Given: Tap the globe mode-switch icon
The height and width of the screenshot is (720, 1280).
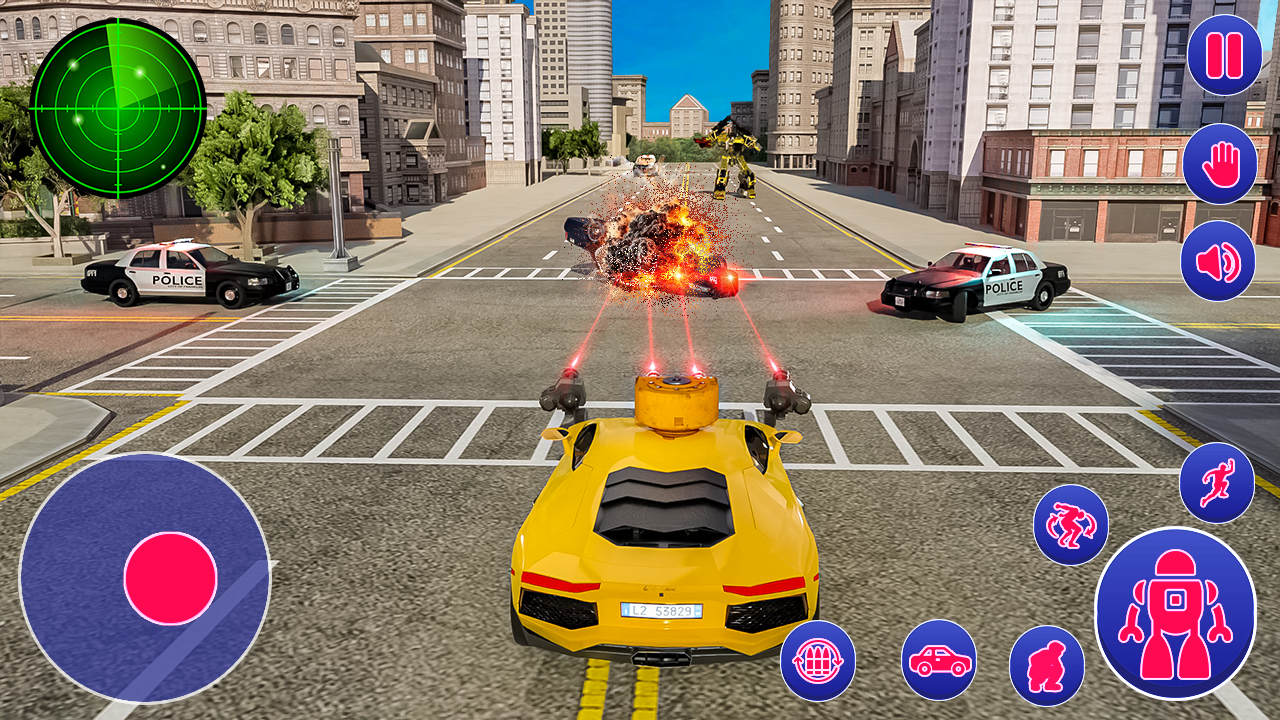Looking at the screenshot, I should (818, 661).
